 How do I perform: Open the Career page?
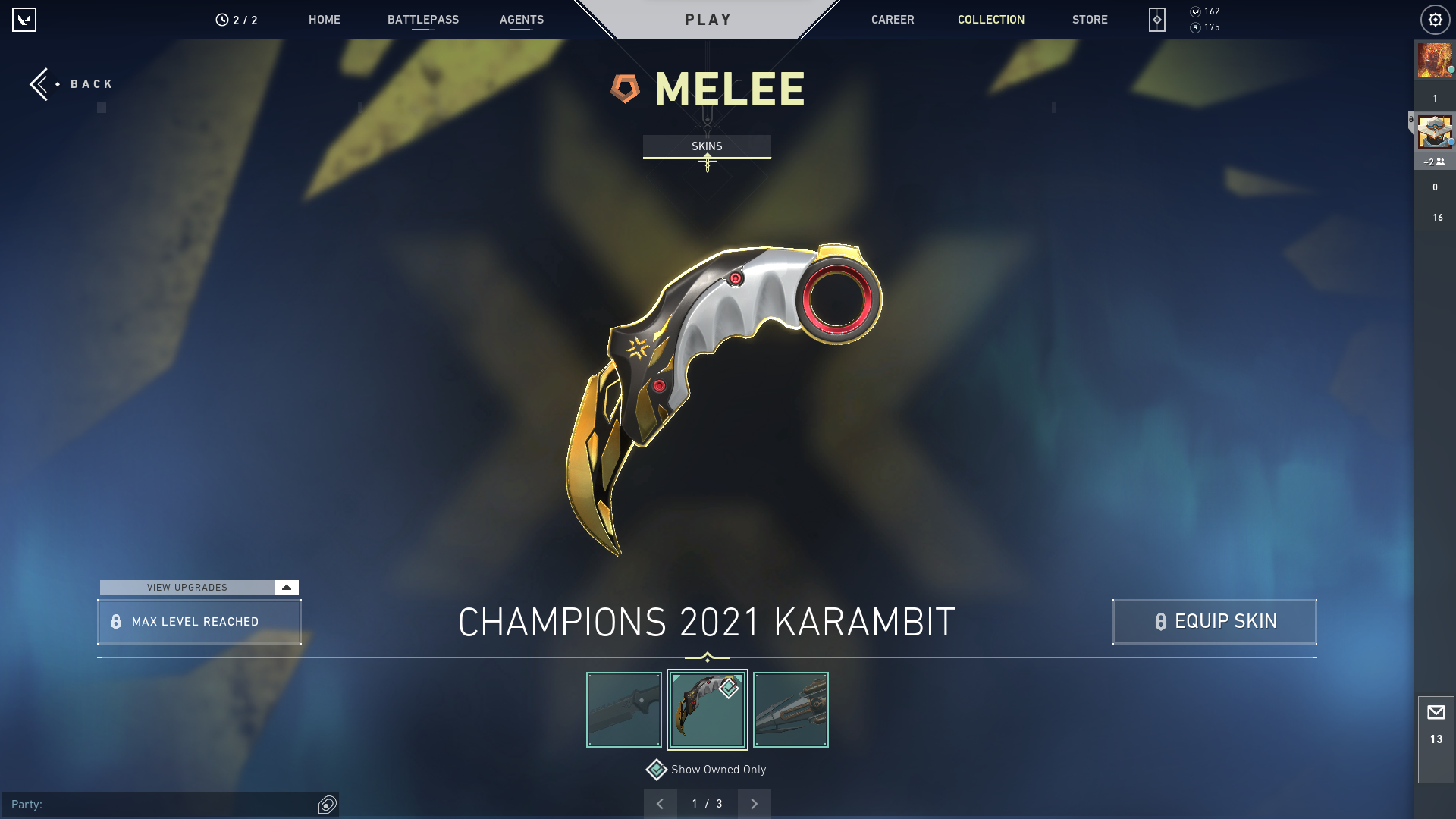(x=892, y=20)
